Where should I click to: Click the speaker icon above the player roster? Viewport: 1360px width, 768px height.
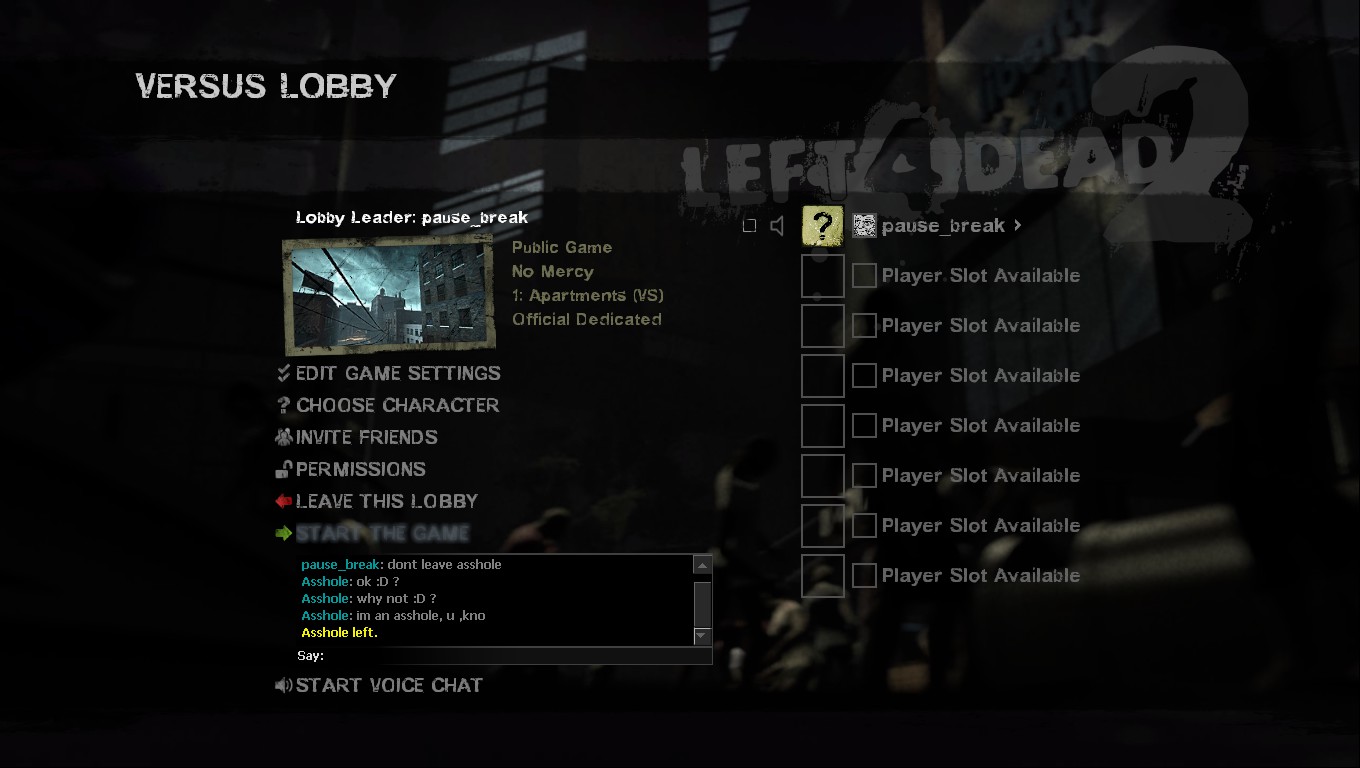click(777, 225)
